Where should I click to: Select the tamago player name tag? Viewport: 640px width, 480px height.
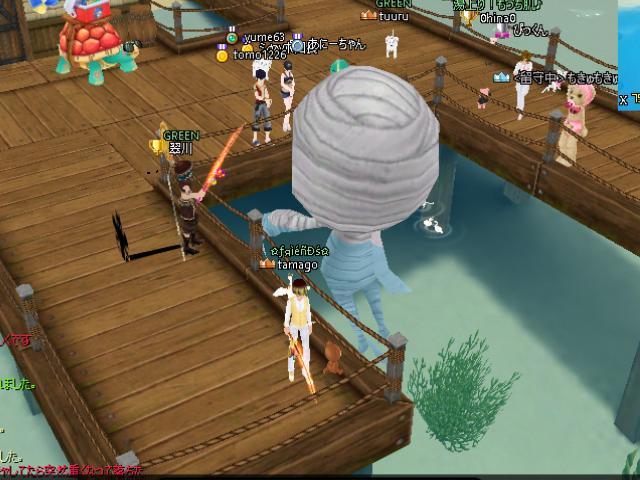click(x=297, y=265)
